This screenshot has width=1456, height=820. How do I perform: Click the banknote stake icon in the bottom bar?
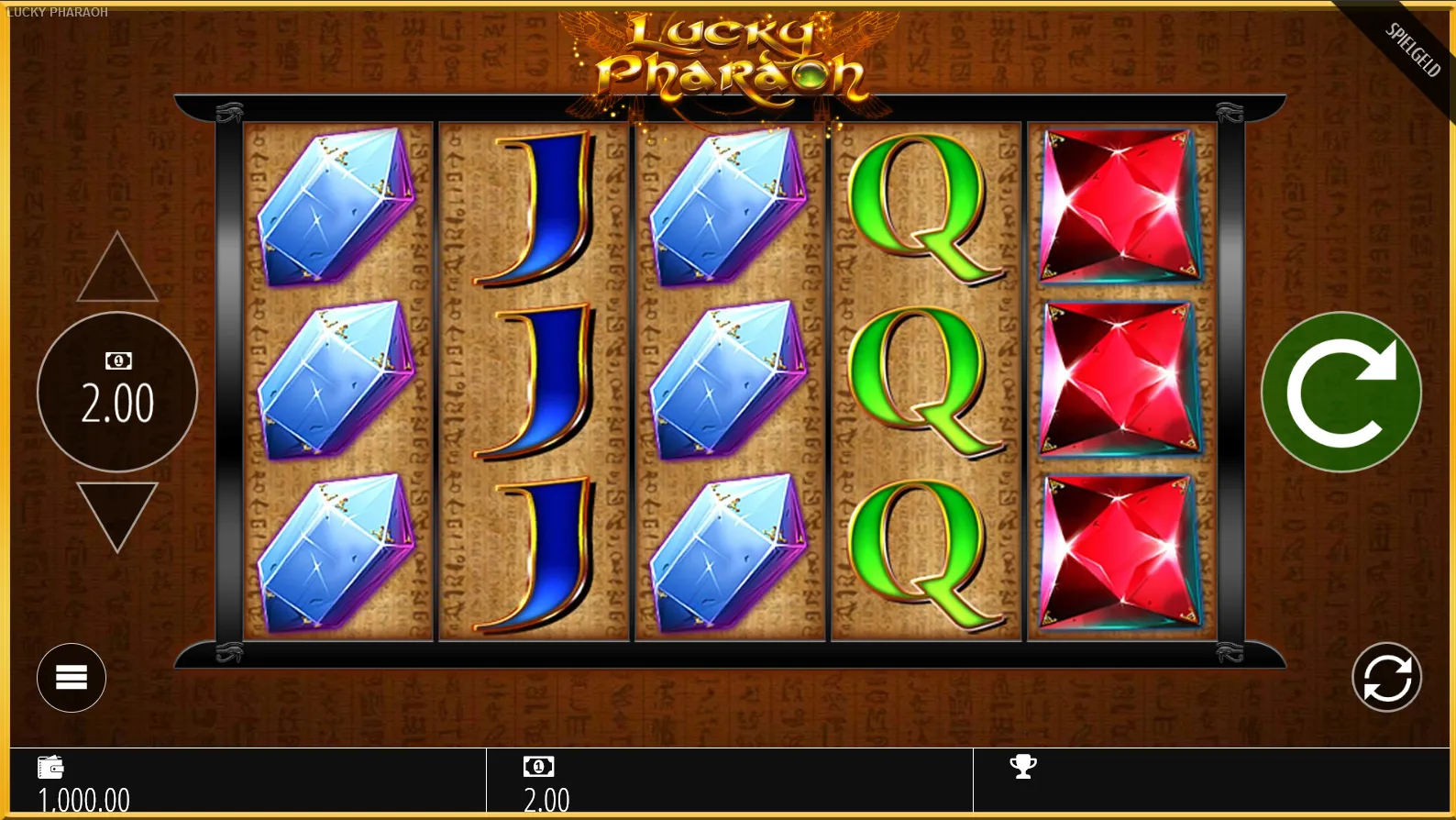point(539,767)
